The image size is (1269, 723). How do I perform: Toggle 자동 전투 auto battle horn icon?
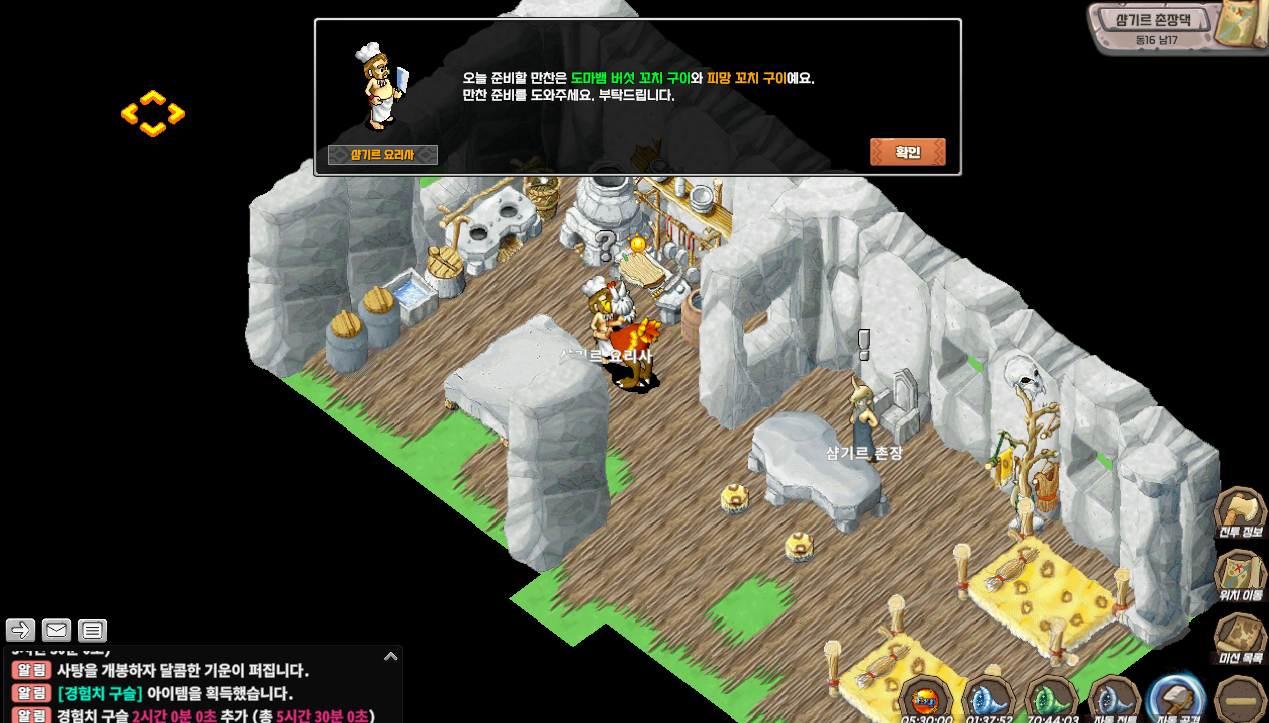coord(1113,698)
